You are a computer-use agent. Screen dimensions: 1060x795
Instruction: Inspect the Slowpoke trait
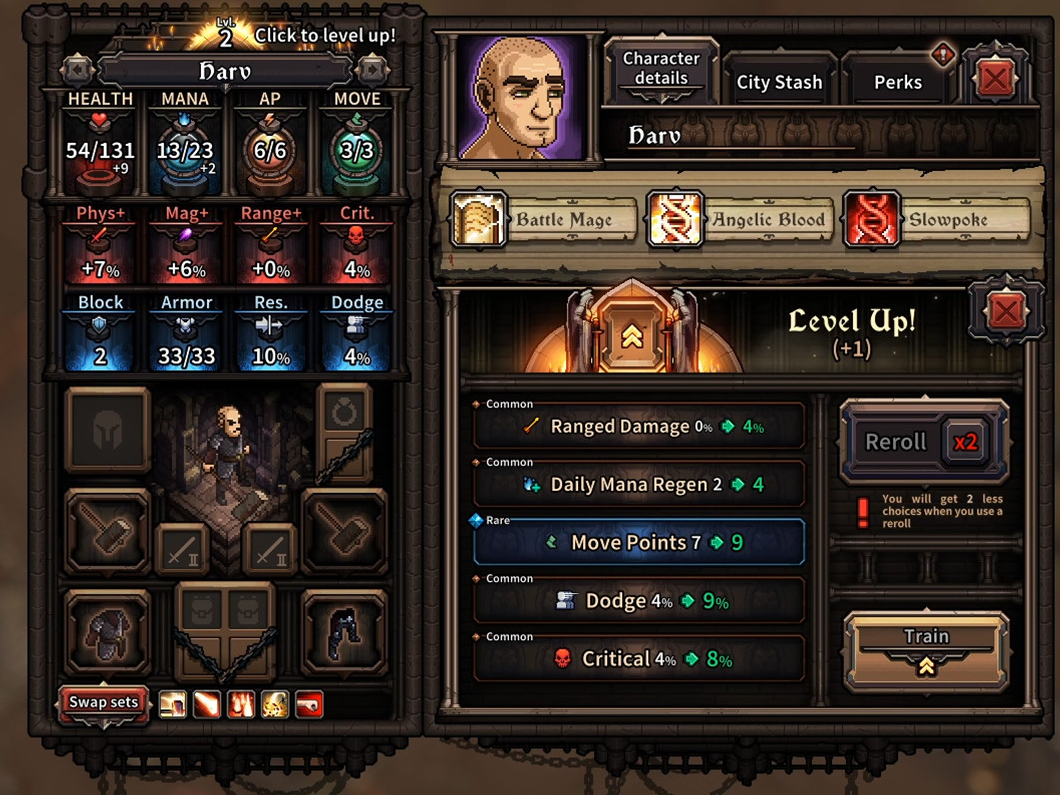937,220
